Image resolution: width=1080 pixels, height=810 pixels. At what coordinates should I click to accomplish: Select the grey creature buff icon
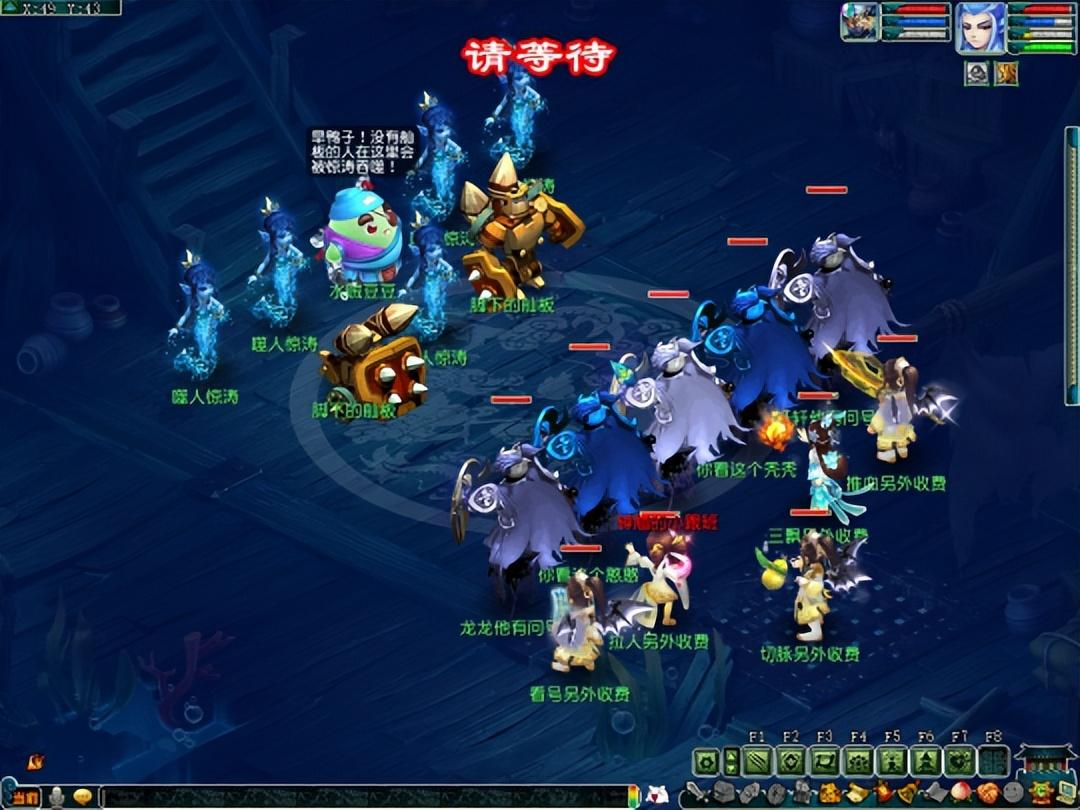tap(977, 73)
